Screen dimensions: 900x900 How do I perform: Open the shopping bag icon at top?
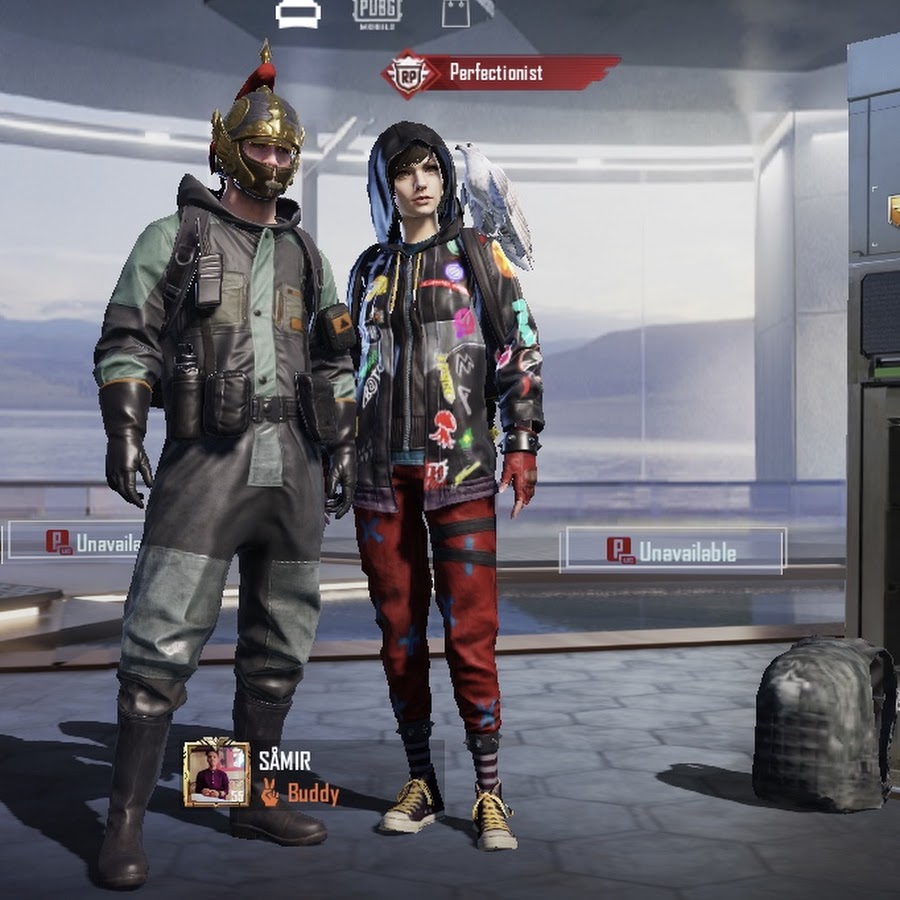456,12
